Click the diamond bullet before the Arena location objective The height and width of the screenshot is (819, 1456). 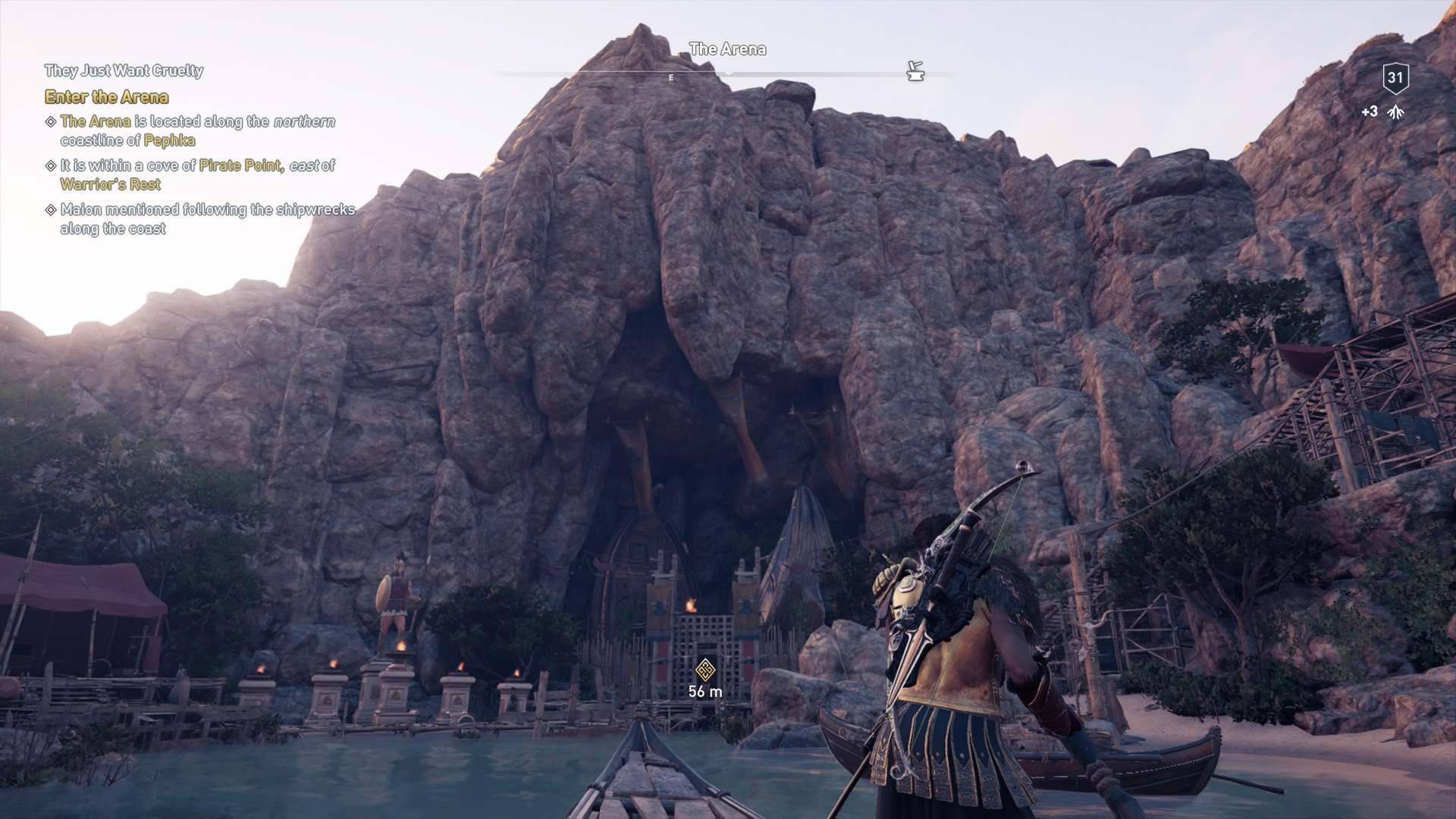pos(50,121)
